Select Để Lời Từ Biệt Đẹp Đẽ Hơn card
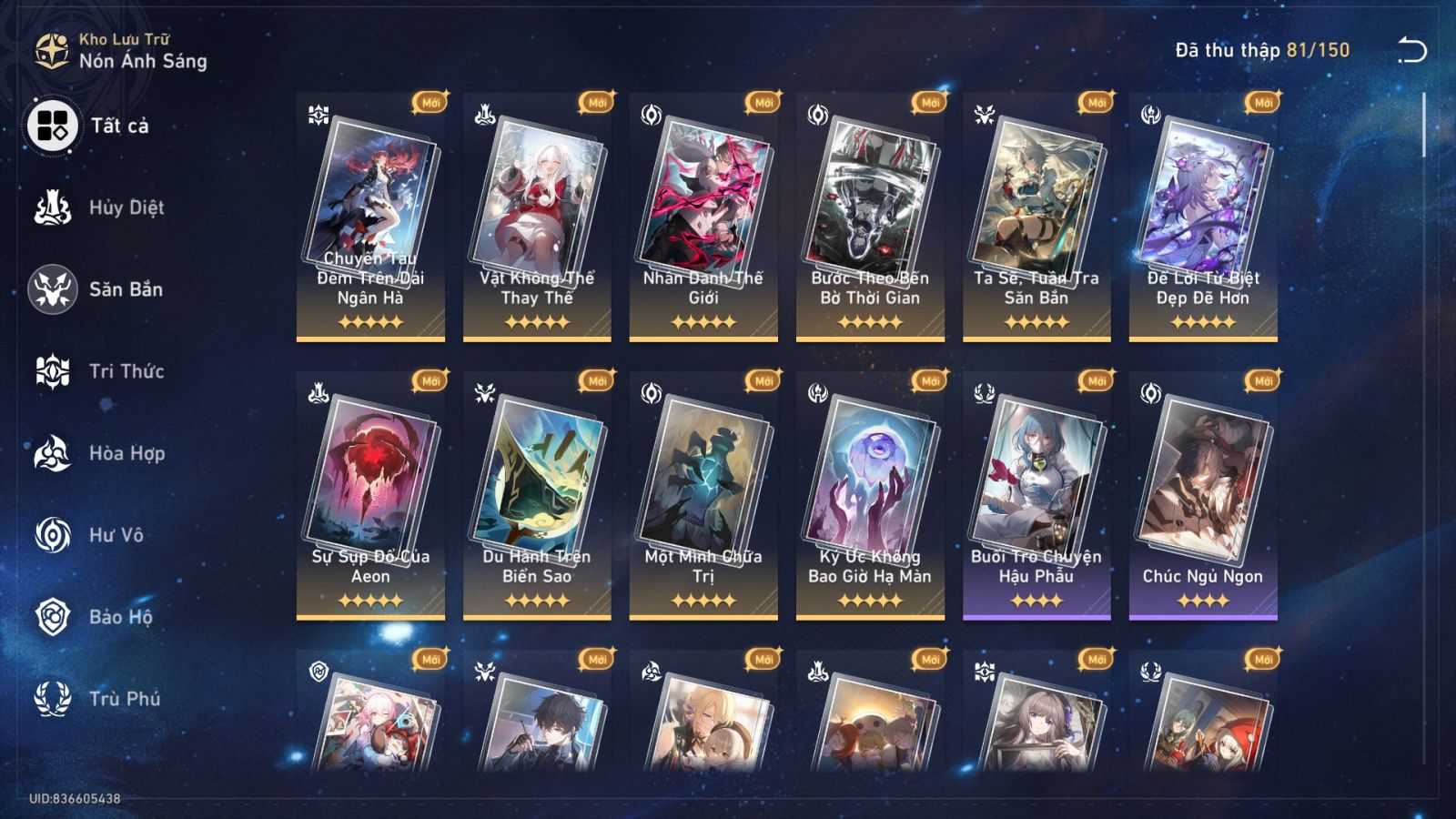This screenshot has width=1456, height=819. [x=1203, y=217]
